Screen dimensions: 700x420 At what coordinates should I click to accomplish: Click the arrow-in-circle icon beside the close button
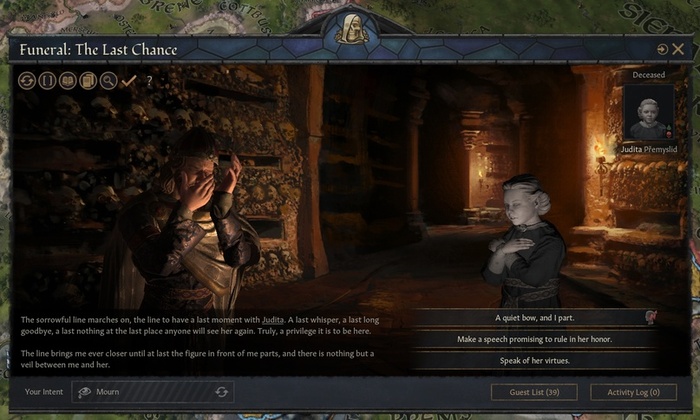point(662,49)
